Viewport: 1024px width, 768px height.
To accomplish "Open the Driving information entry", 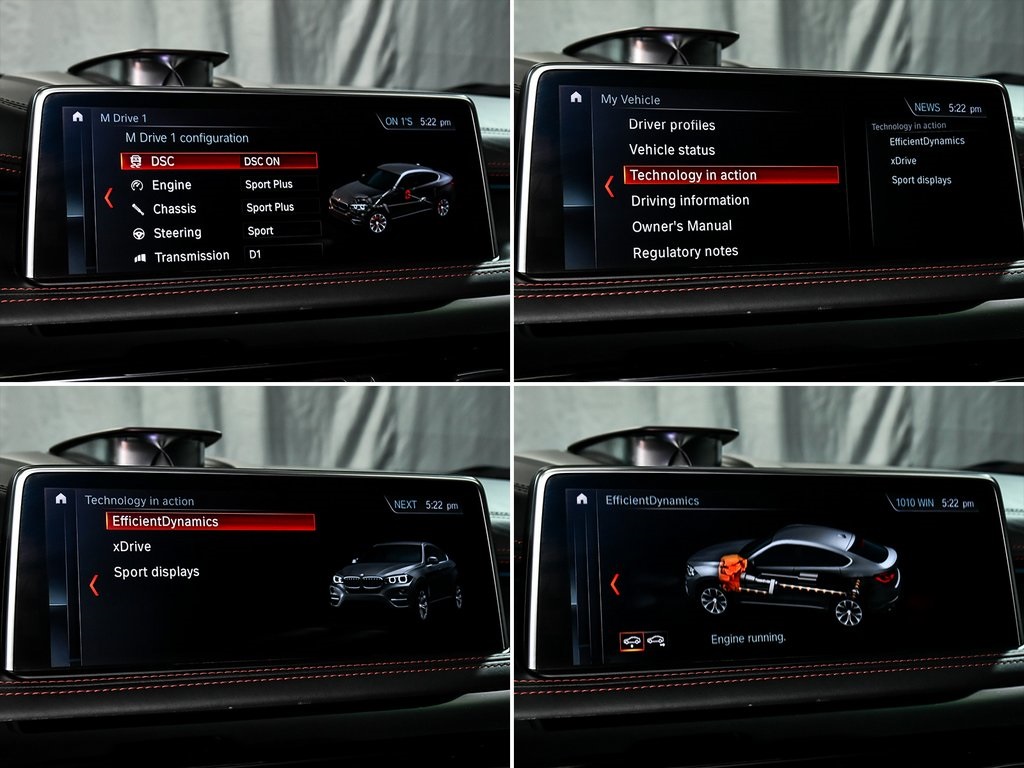I will coord(690,200).
